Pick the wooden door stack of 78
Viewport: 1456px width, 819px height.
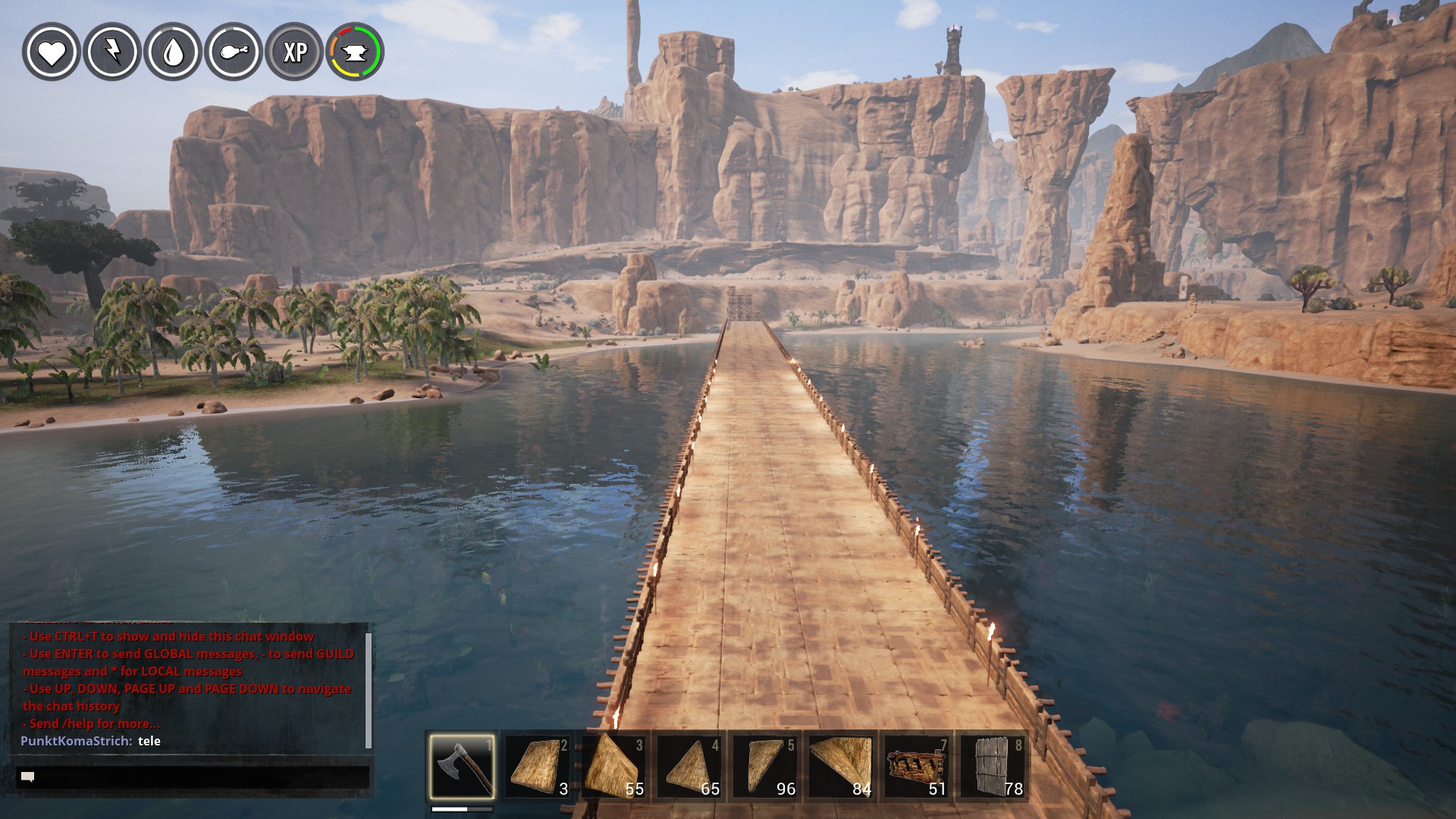click(x=993, y=766)
